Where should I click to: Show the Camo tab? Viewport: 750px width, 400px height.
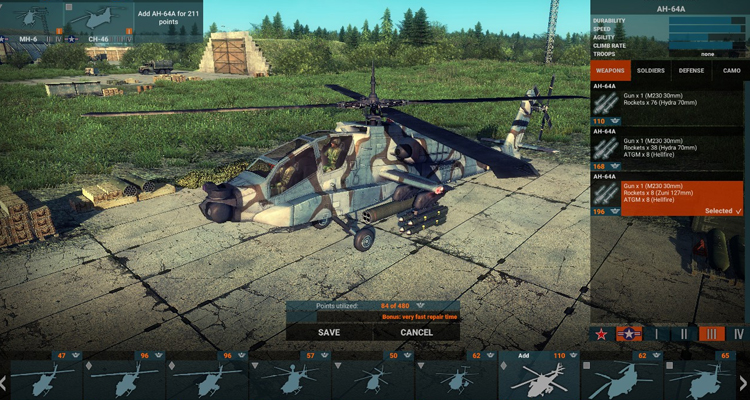point(731,71)
